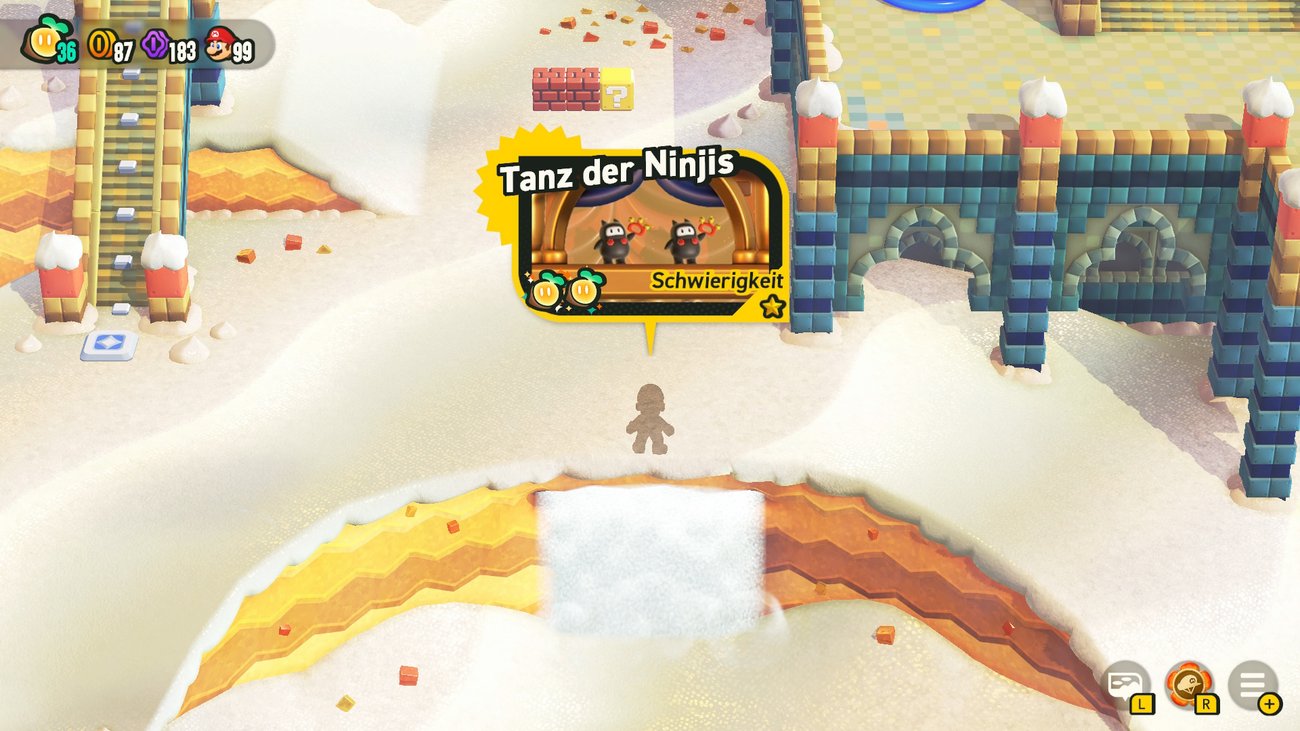Image resolution: width=1300 pixels, height=731 pixels.
Task: Open the three-line pause menu icon
Action: pos(1252,684)
